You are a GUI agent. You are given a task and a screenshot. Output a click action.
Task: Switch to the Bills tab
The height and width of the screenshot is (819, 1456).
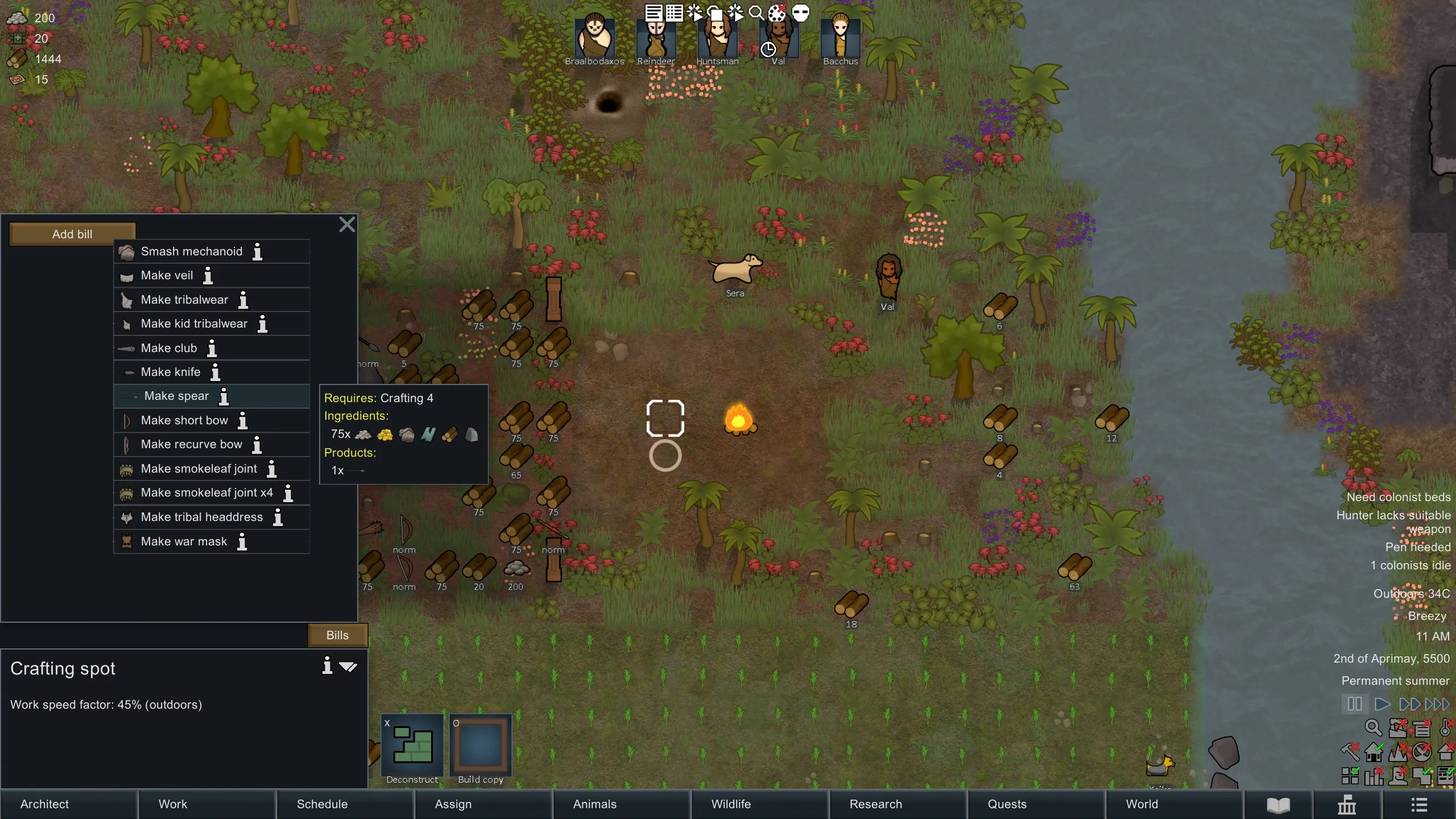pos(337,635)
